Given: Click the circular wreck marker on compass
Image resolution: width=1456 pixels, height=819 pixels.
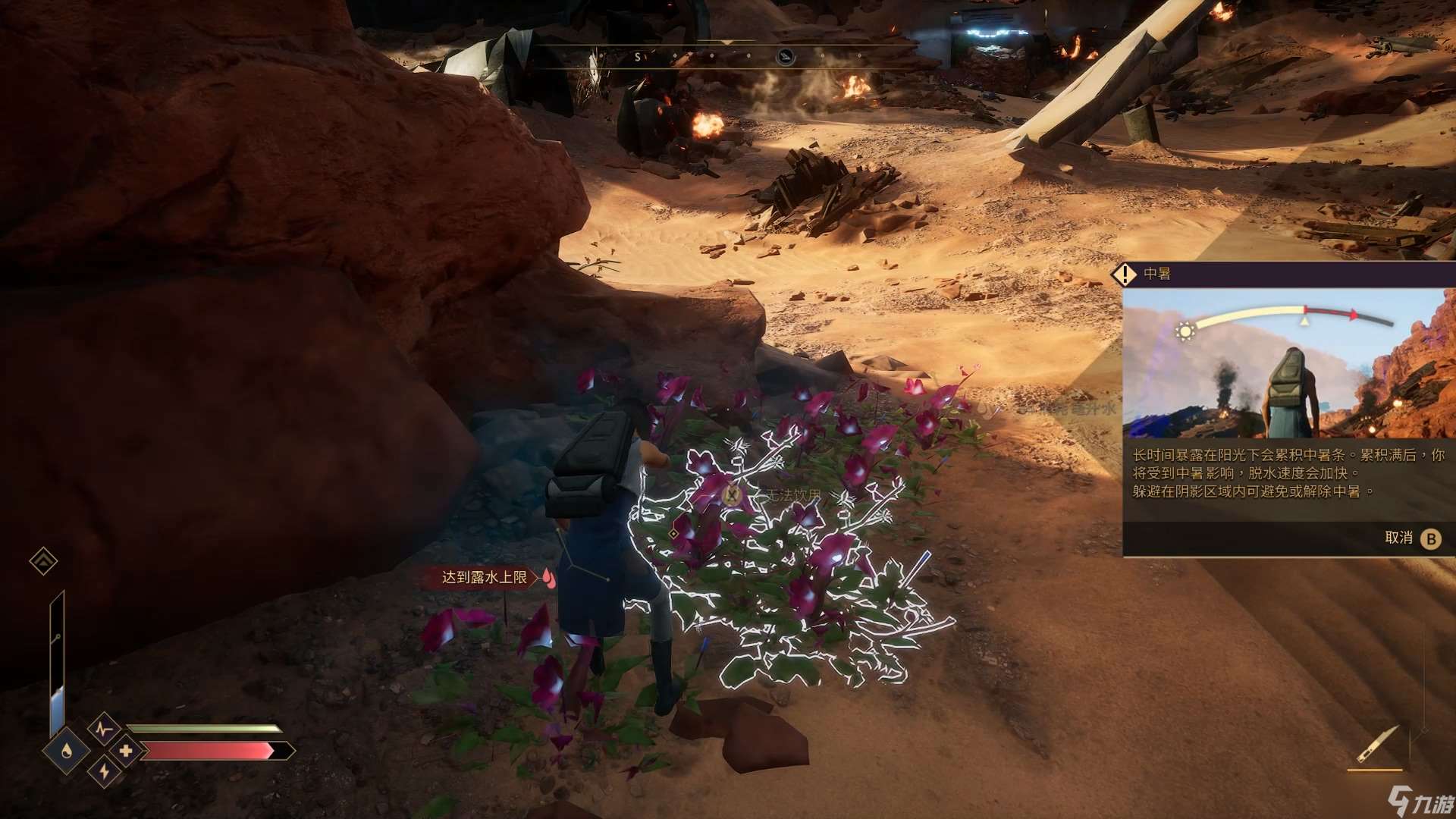Looking at the screenshot, I should coord(786,56).
